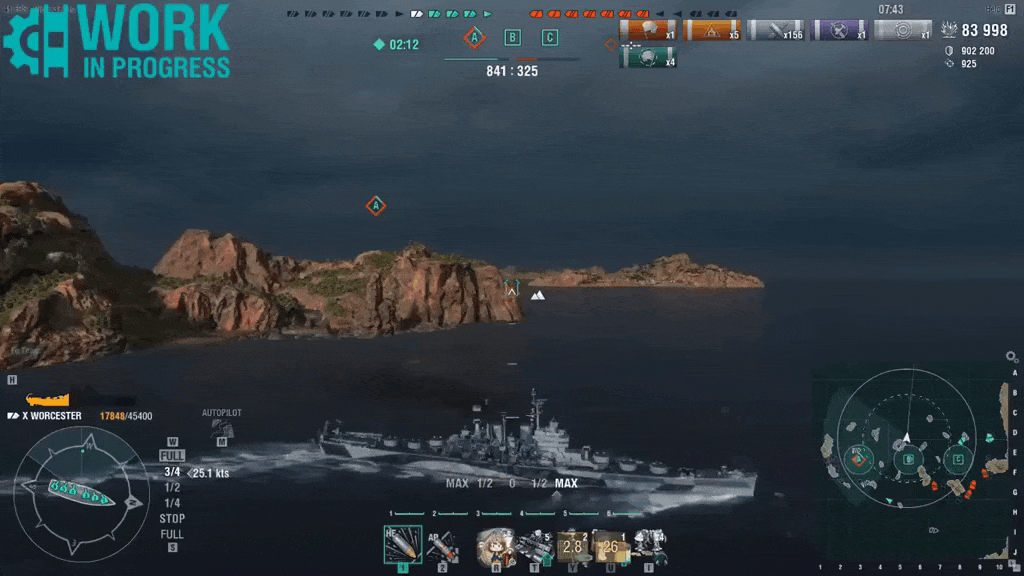Use the consumable showing the 26 timer
This screenshot has height=576, width=1024.
pos(610,546)
